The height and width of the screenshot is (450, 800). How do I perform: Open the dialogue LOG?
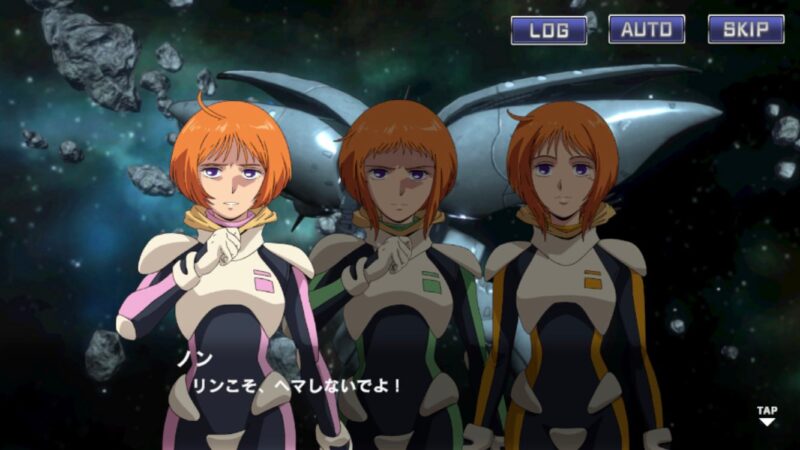(548, 29)
